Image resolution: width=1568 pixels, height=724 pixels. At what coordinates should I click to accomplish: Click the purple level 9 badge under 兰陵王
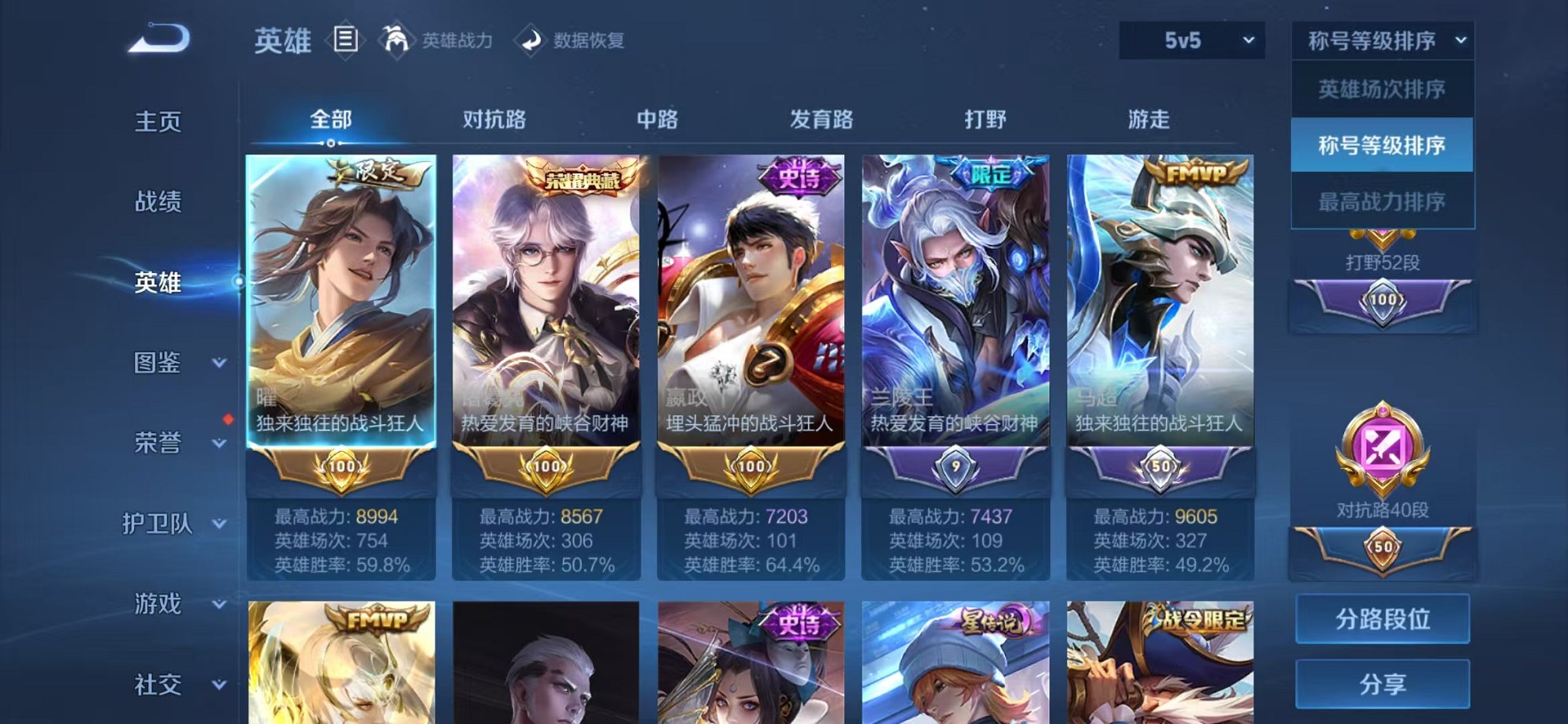(x=957, y=468)
